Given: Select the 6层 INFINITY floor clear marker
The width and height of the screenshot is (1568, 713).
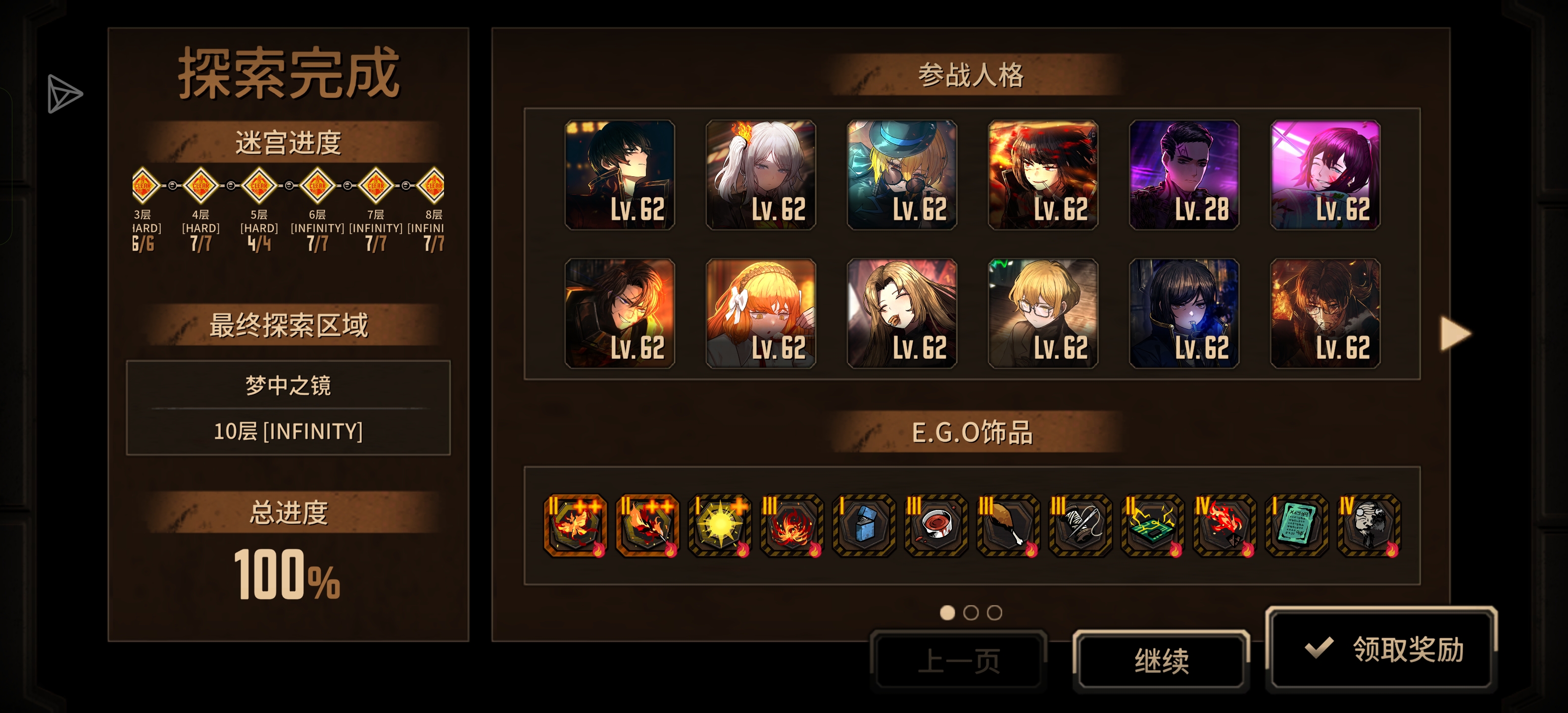Looking at the screenshot, I should point(317,185).
